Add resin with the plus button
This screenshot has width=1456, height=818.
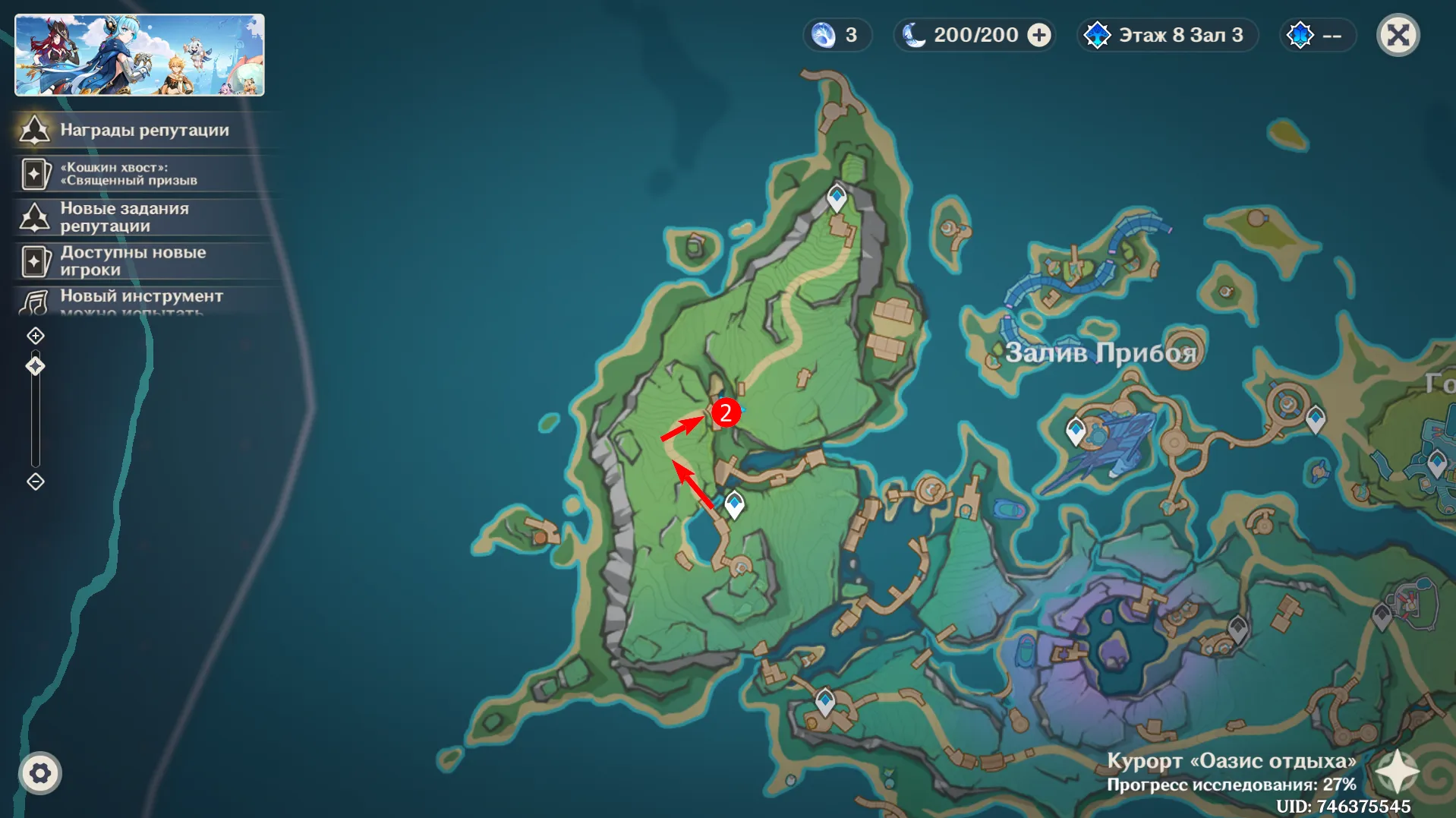[x=1039, y=35]
